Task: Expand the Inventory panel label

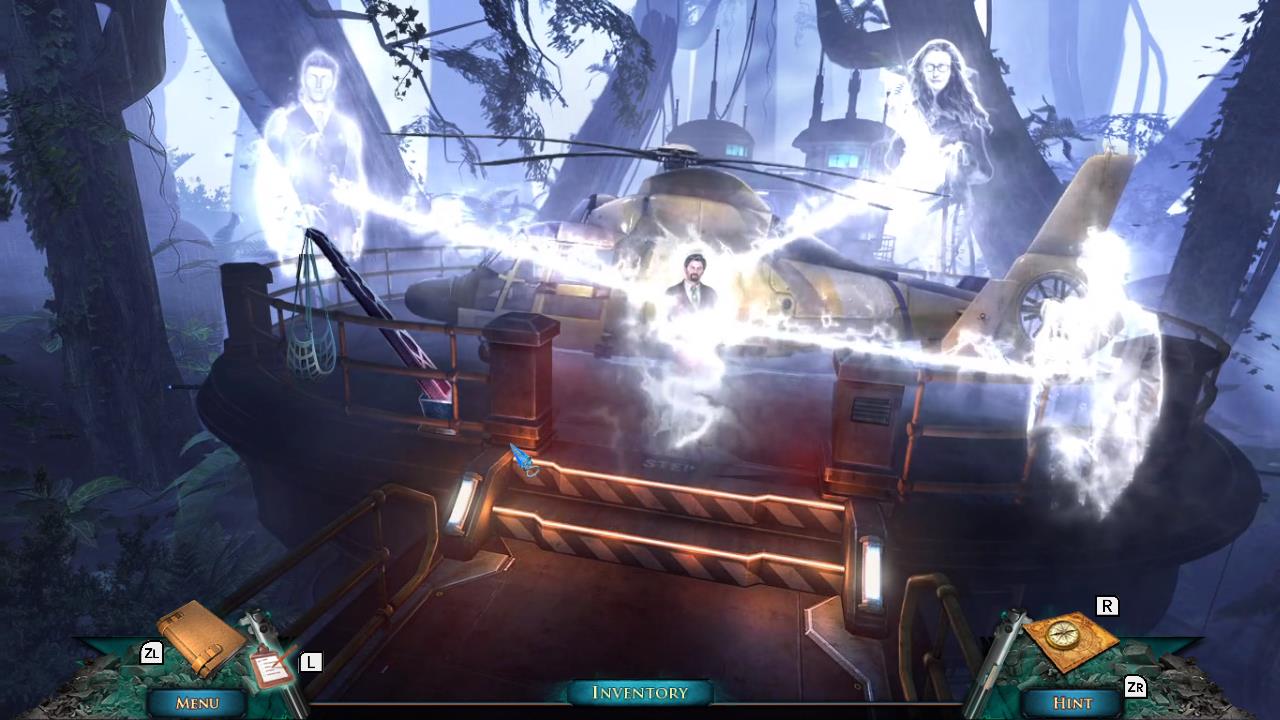Action: 639,692
